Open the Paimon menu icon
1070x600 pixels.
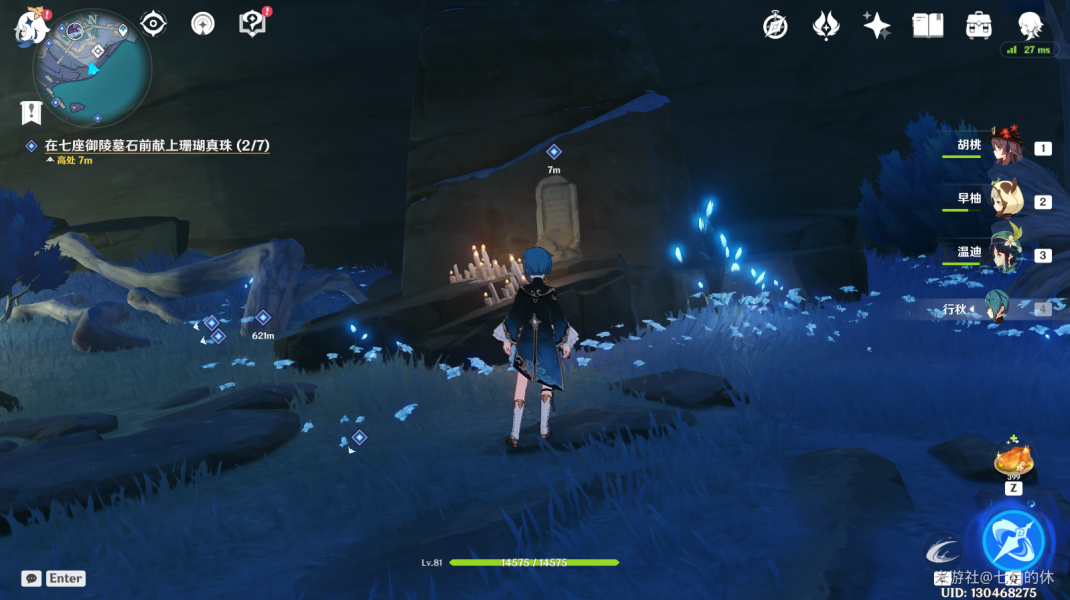[31, 27]
